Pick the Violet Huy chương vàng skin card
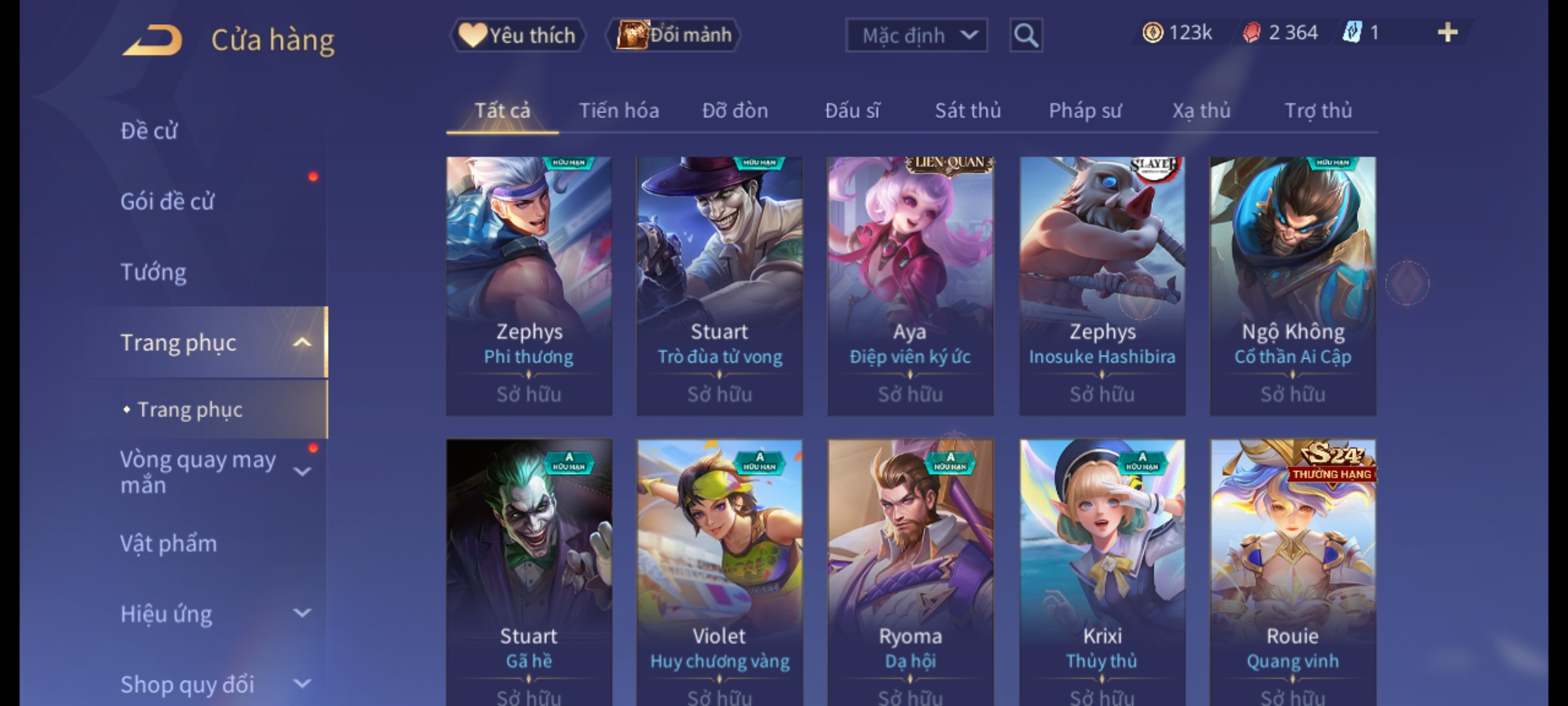Screen dimensions: 1568x706 pos(719,569)
